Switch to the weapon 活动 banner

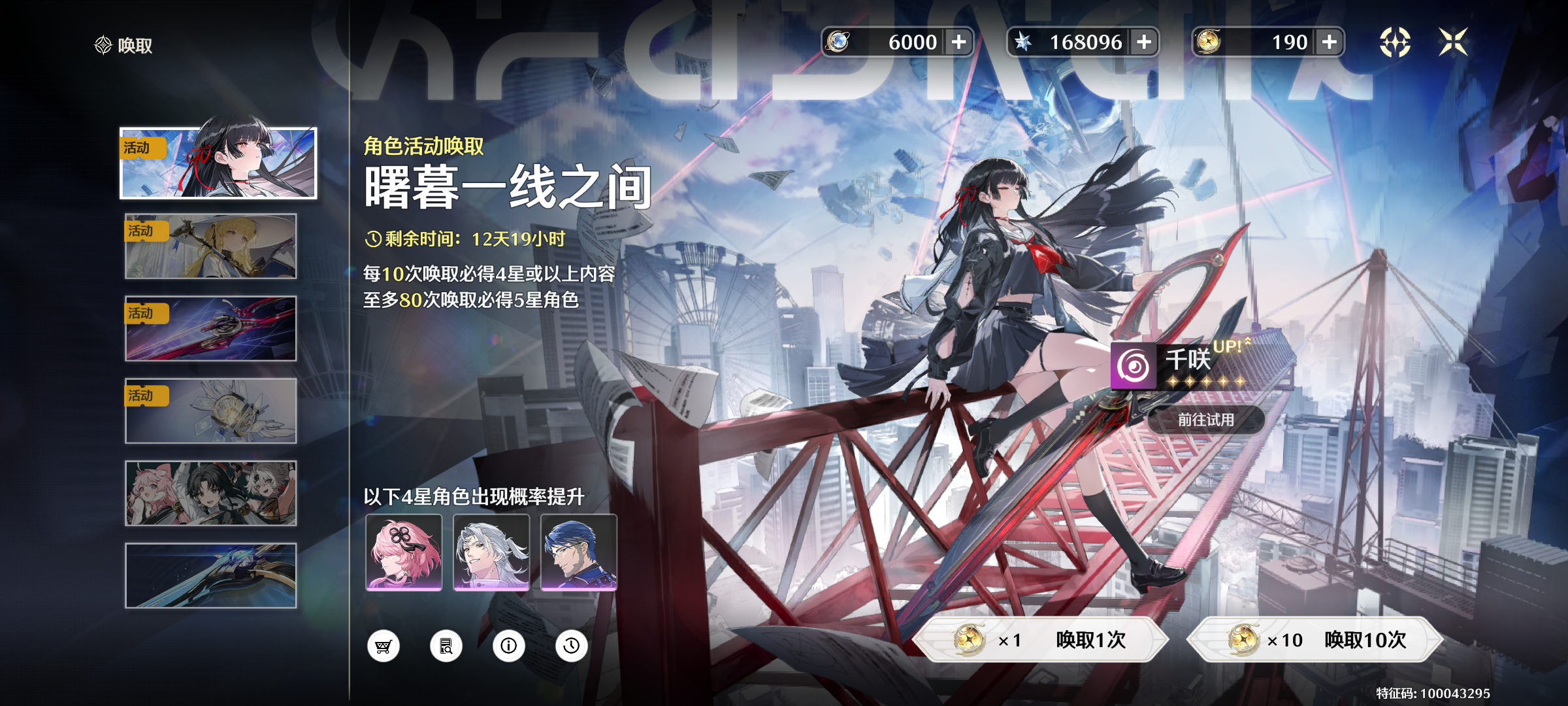click(209, 328)
